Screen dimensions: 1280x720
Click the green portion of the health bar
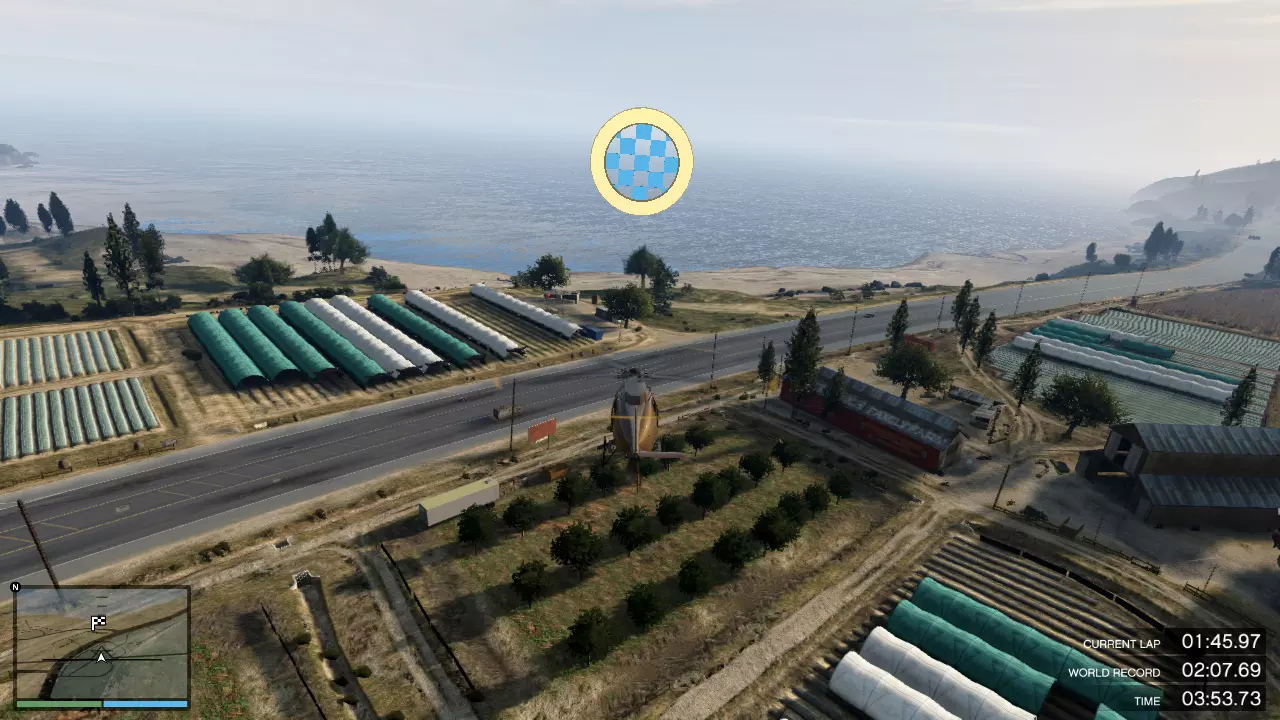[x=60, y=703]
